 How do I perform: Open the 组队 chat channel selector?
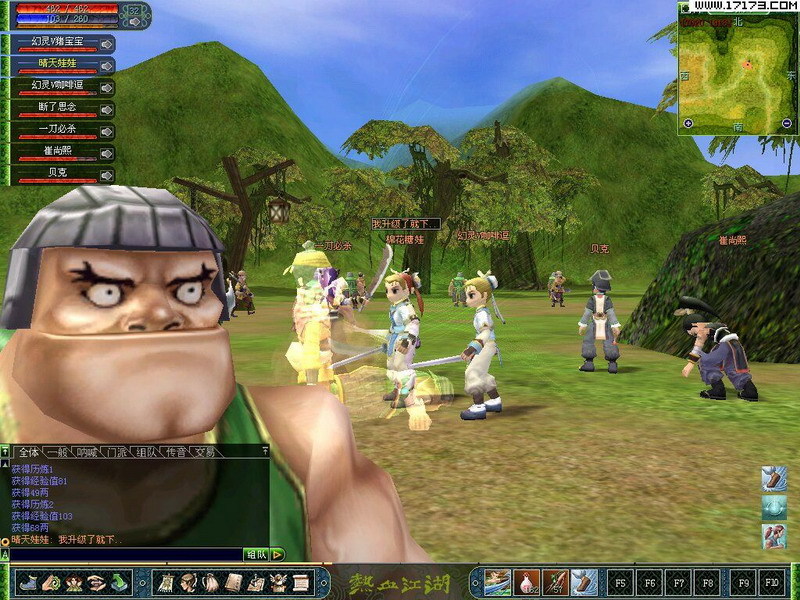256,554
